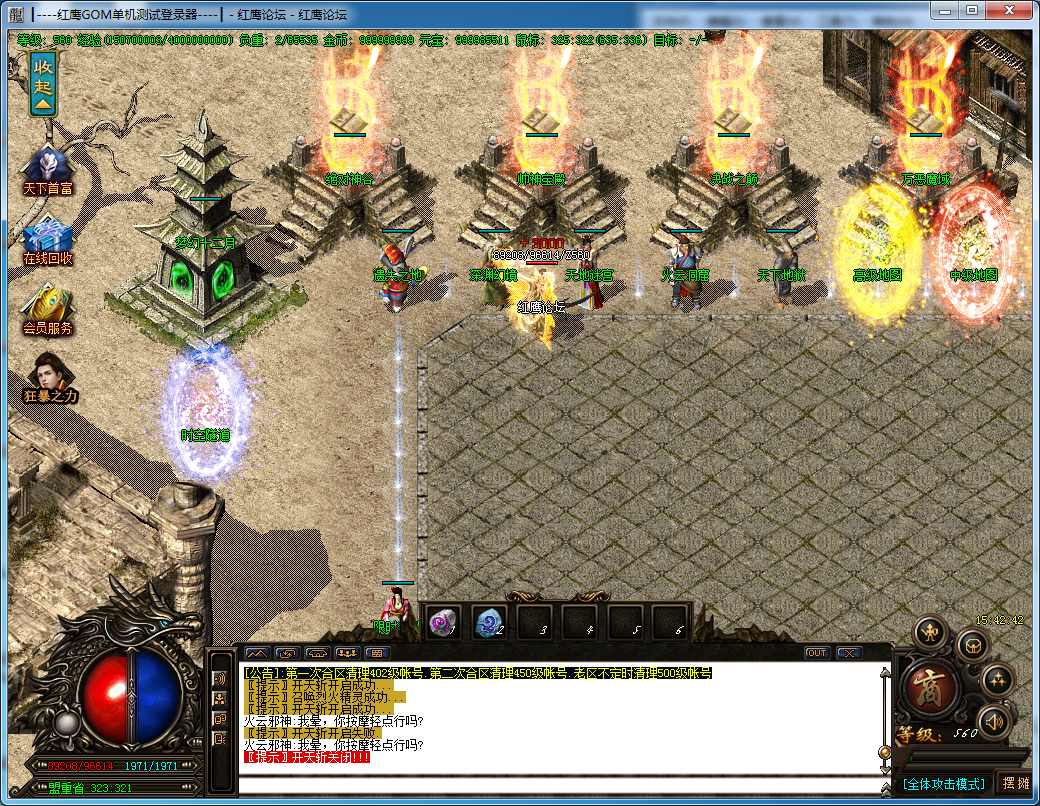Screen dimensions: 1040x806
Task: Type in the chat input field
Action: (560, 783)
